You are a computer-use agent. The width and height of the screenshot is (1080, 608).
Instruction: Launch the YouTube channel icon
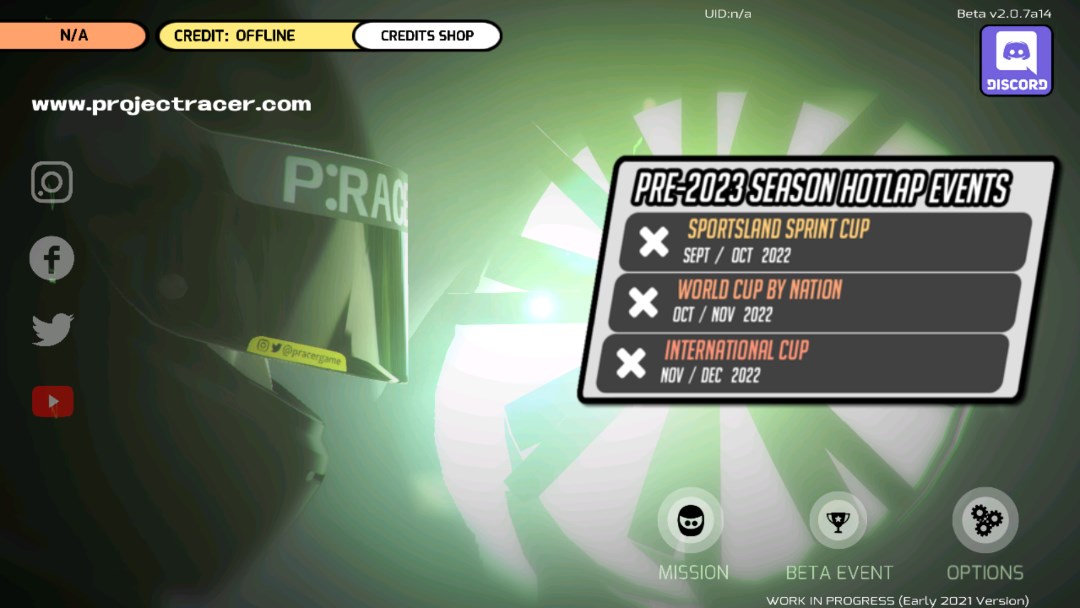click(52, 402)
